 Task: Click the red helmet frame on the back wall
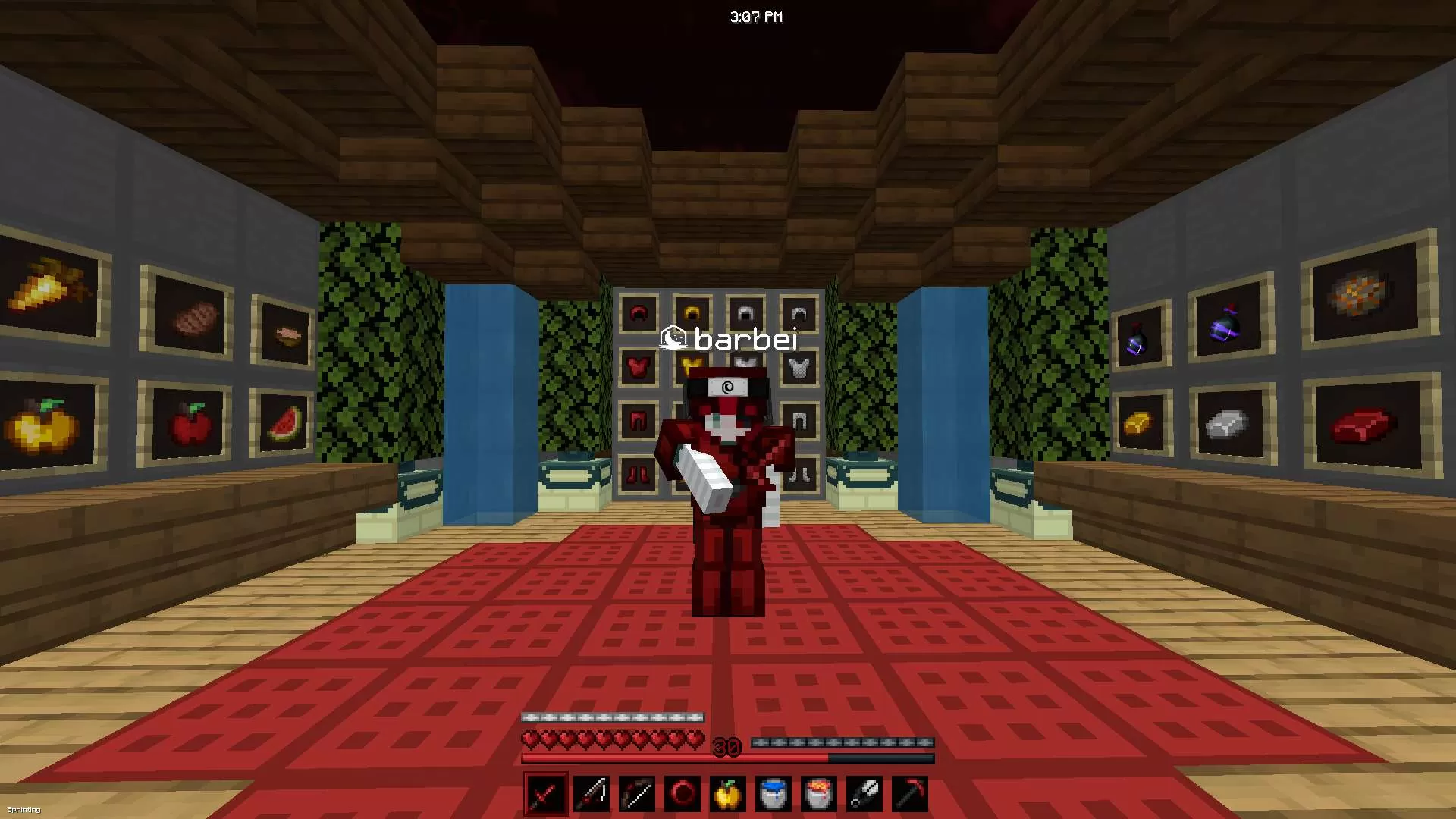point(637,312)
